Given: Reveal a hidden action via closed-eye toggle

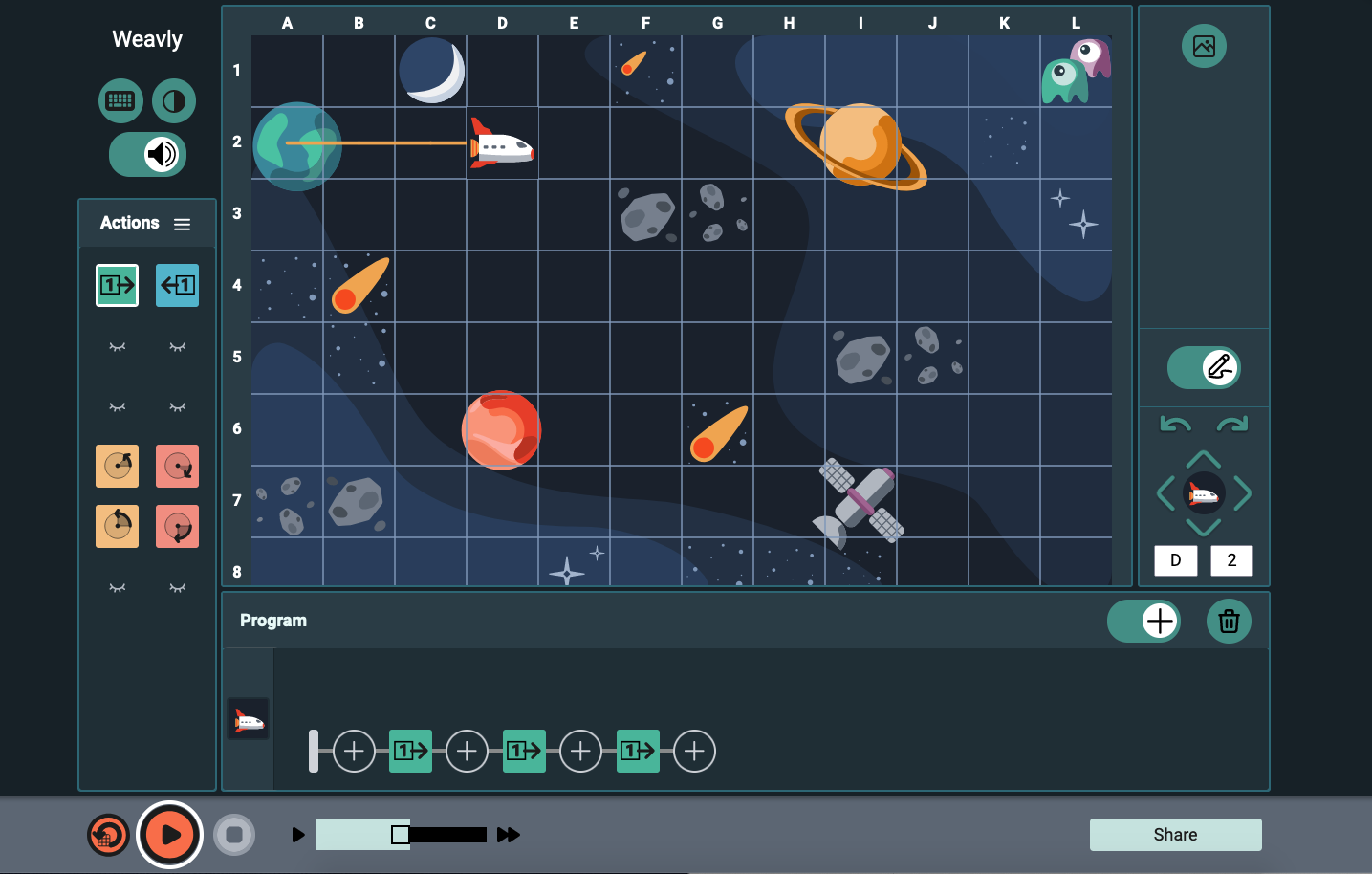Looking at the screenshot, I should (117, 346).
